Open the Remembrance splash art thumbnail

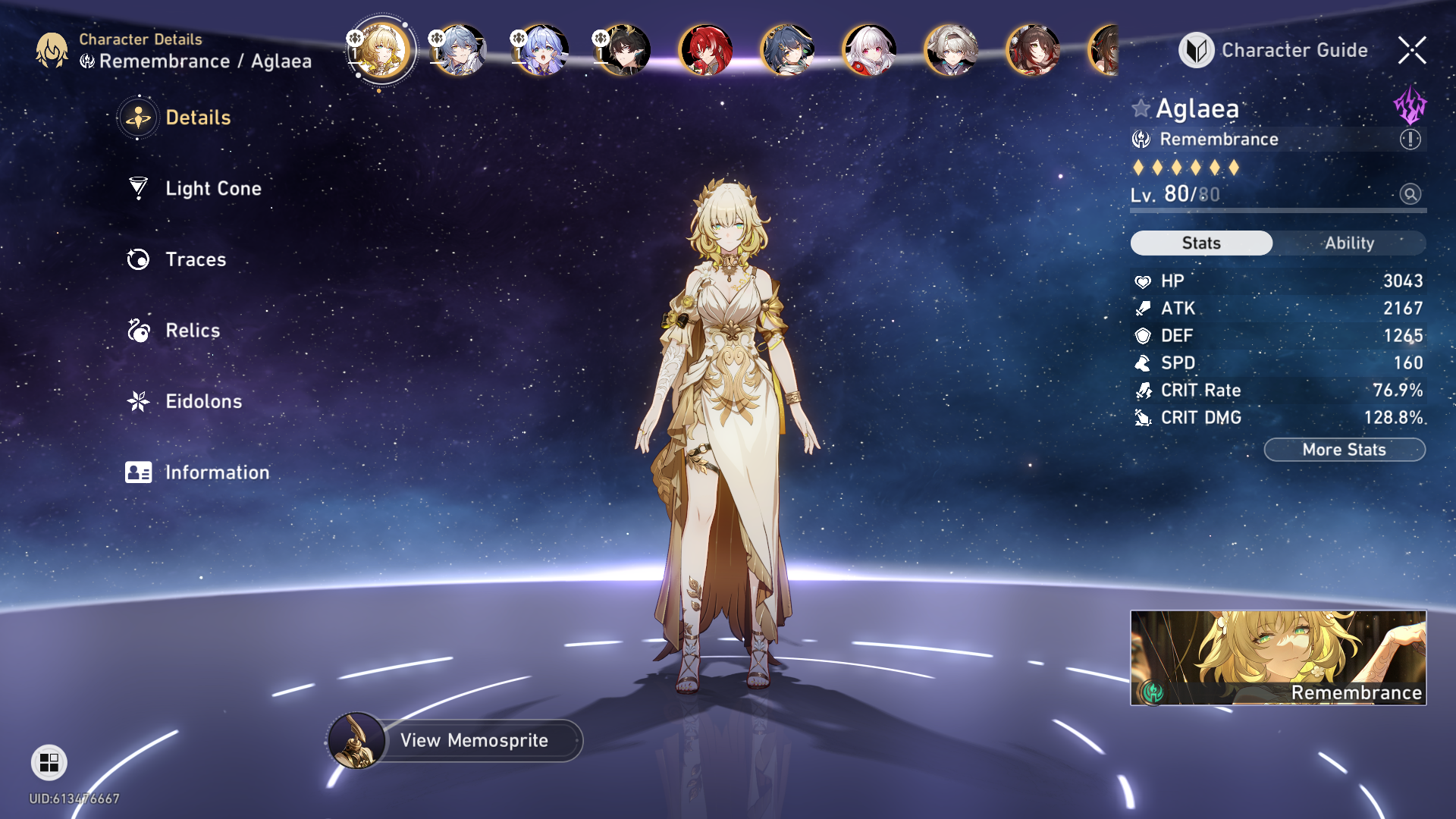(x=1278, y=657)
